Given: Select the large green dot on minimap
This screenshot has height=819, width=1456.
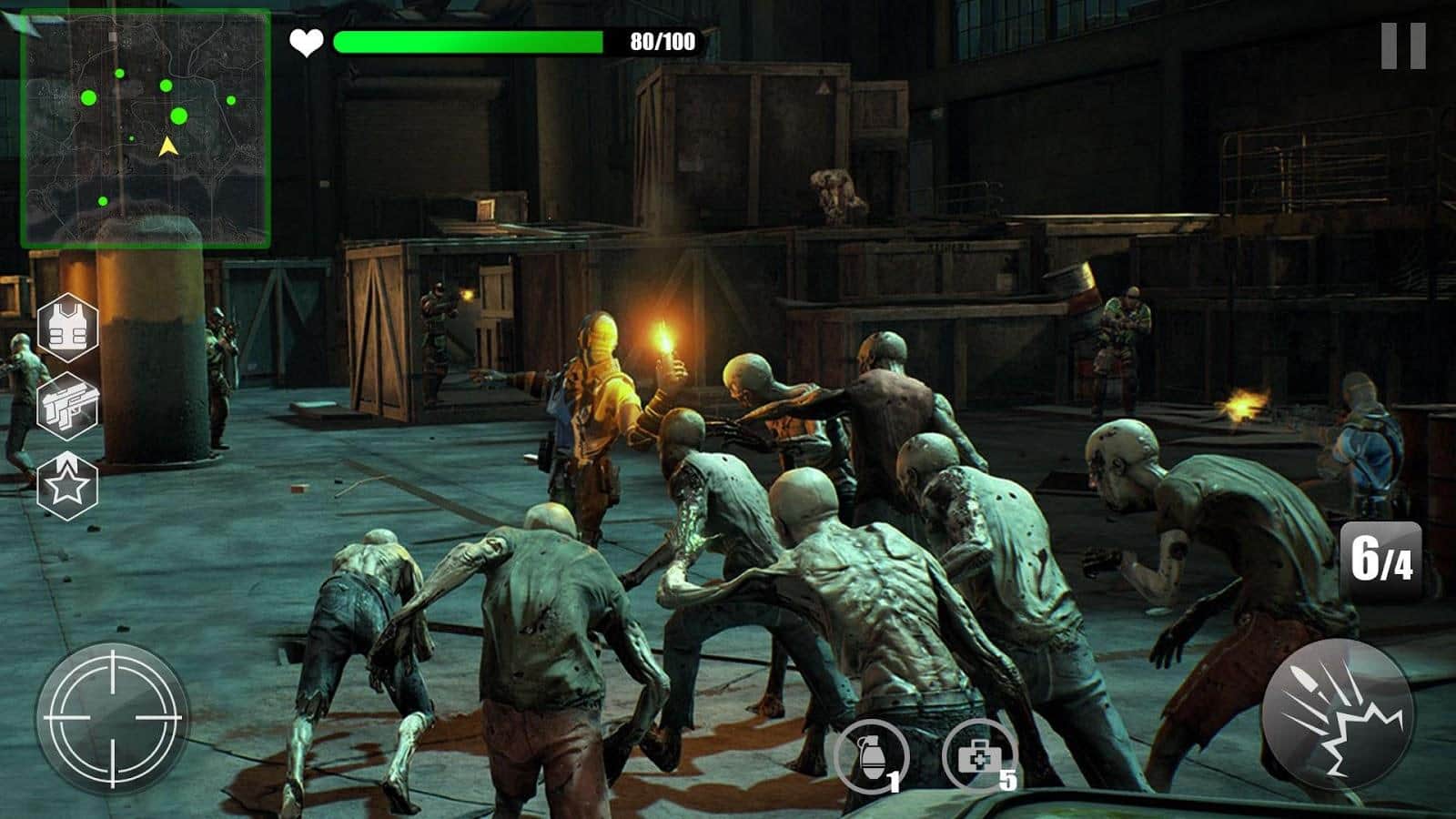Looking at the screenshot, I should click(180, 116).
